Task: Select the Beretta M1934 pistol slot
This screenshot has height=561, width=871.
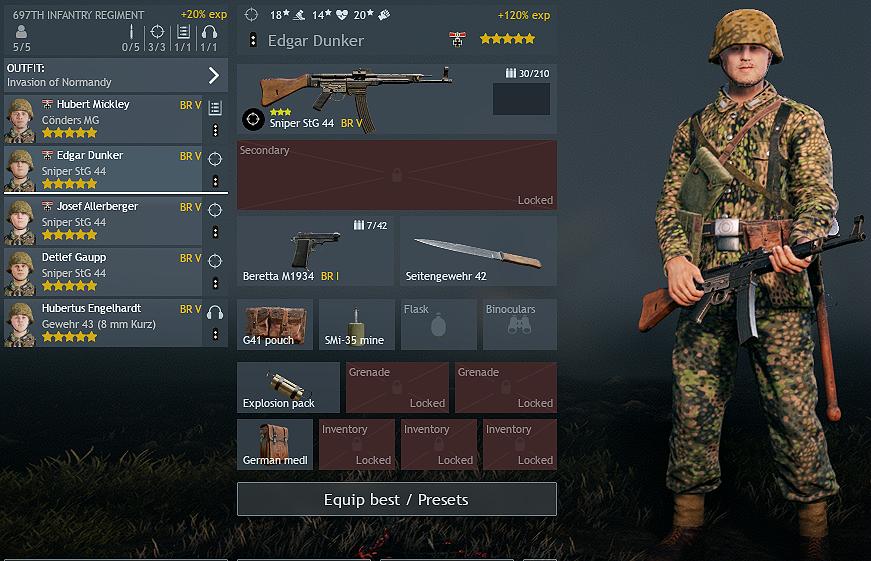Action: click(315, 251)
